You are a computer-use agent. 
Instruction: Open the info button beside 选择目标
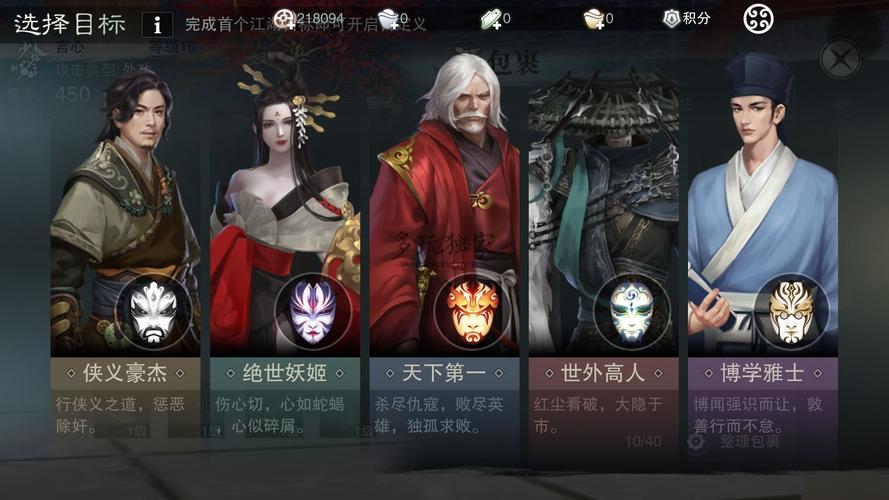157,24
